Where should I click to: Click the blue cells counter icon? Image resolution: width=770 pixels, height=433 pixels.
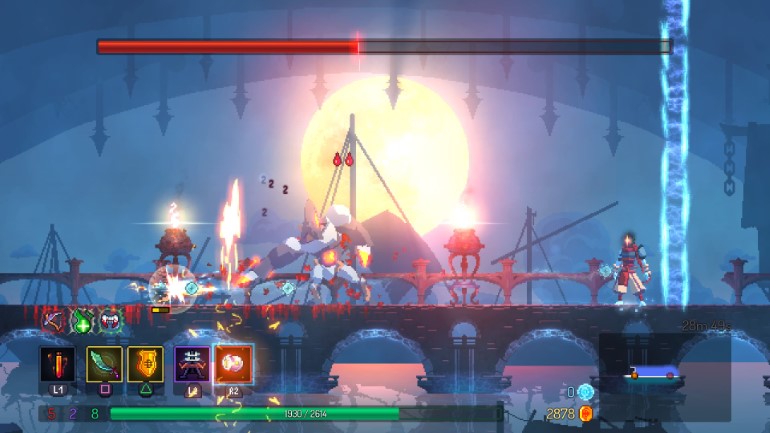[x=586, y=392]
